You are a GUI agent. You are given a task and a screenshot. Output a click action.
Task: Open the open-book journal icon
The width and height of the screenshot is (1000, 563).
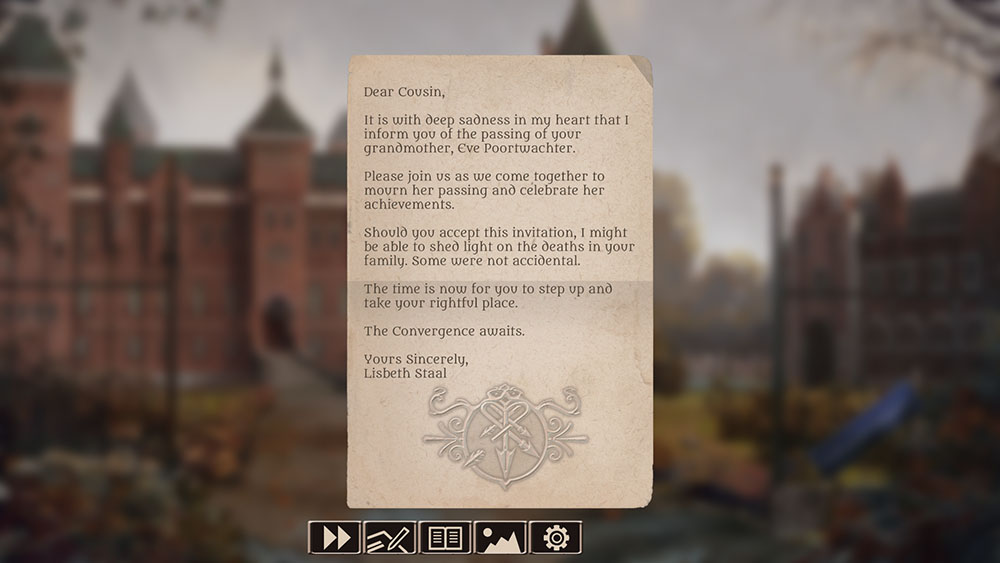point(445,537)
